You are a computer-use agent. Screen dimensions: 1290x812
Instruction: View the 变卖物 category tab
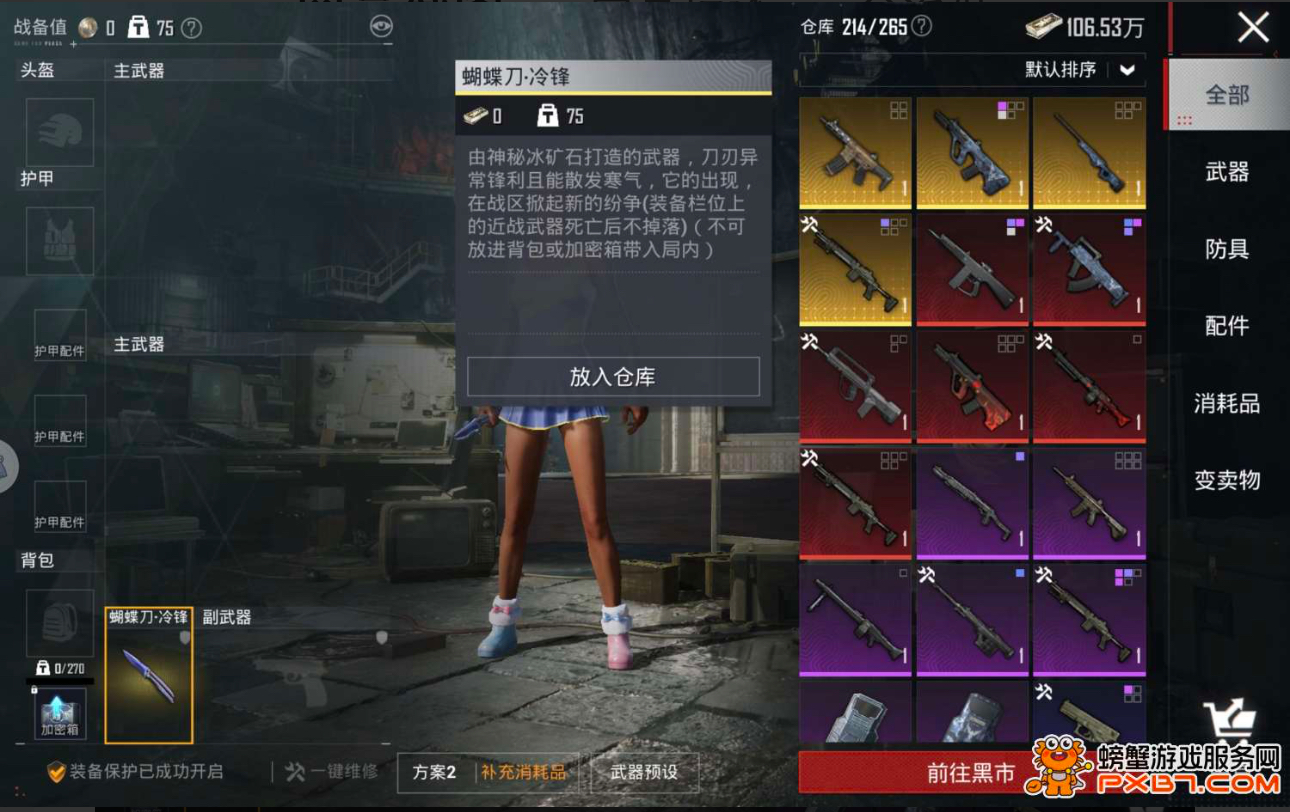(1227, 480)
